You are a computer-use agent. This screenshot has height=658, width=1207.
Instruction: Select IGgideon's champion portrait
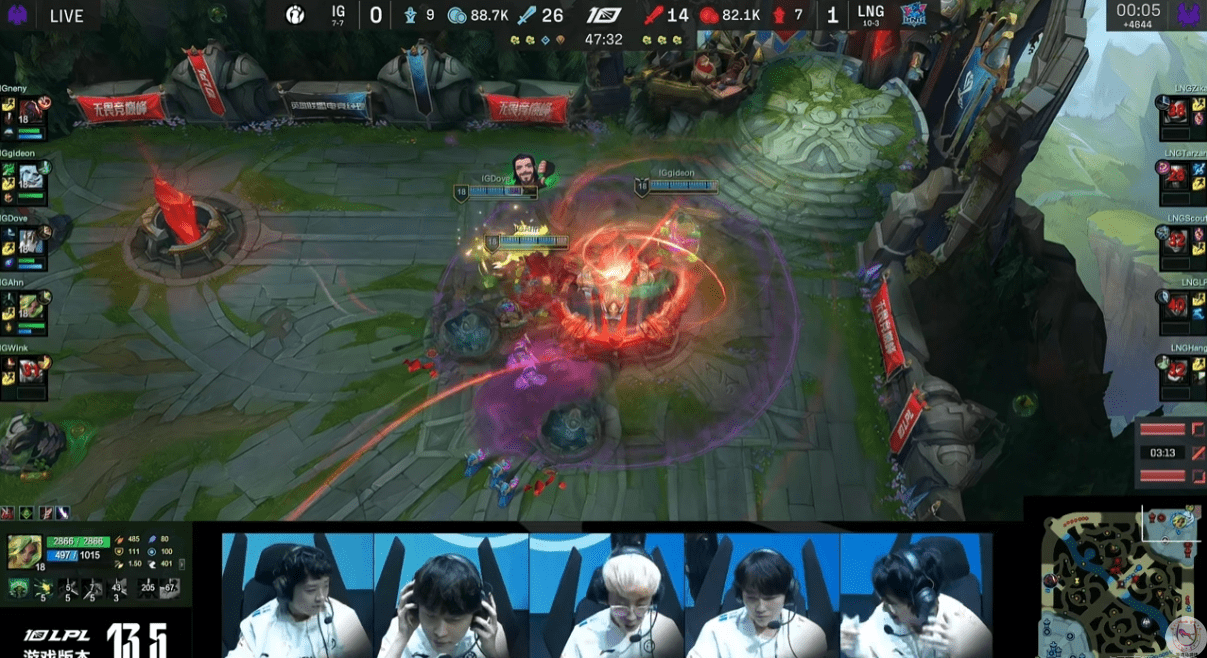tap(31, 175)
